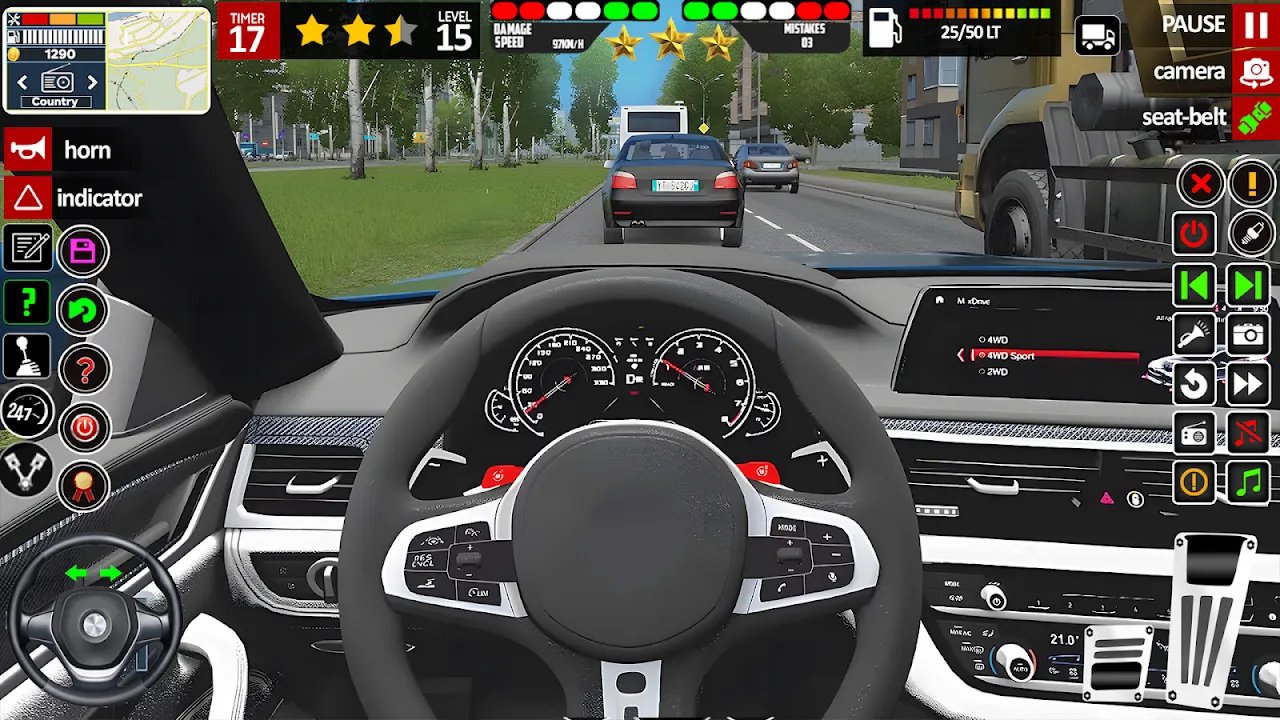Viewport: 1280px width, 720px height.
Task: Fasten the seat-belt button
Action: pyautogui.click(x=1255, y=118)
